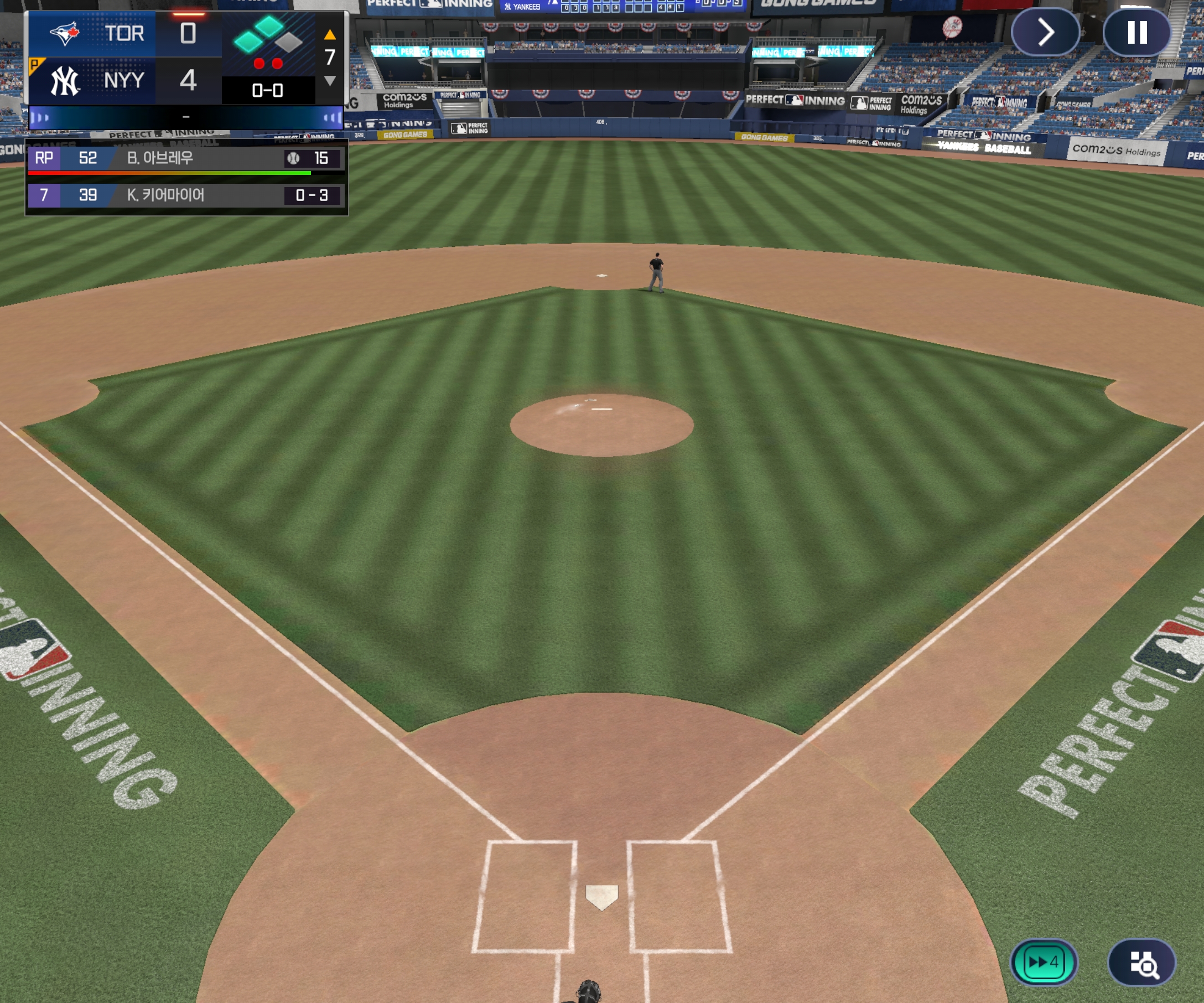This screenshot has width=1204, height=1003.
Task: Open the magnifier detail view button
Action: click(1141, 962)
